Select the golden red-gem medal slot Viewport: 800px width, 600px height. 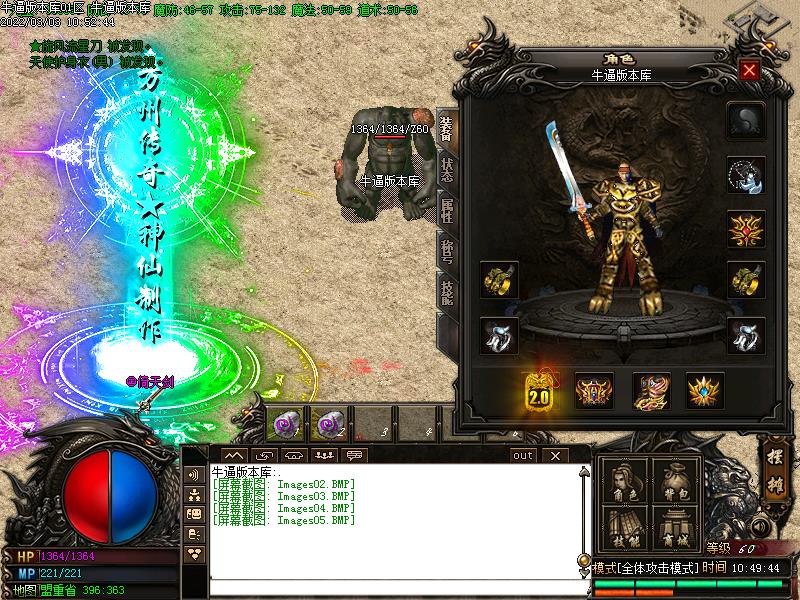[746, 227]
